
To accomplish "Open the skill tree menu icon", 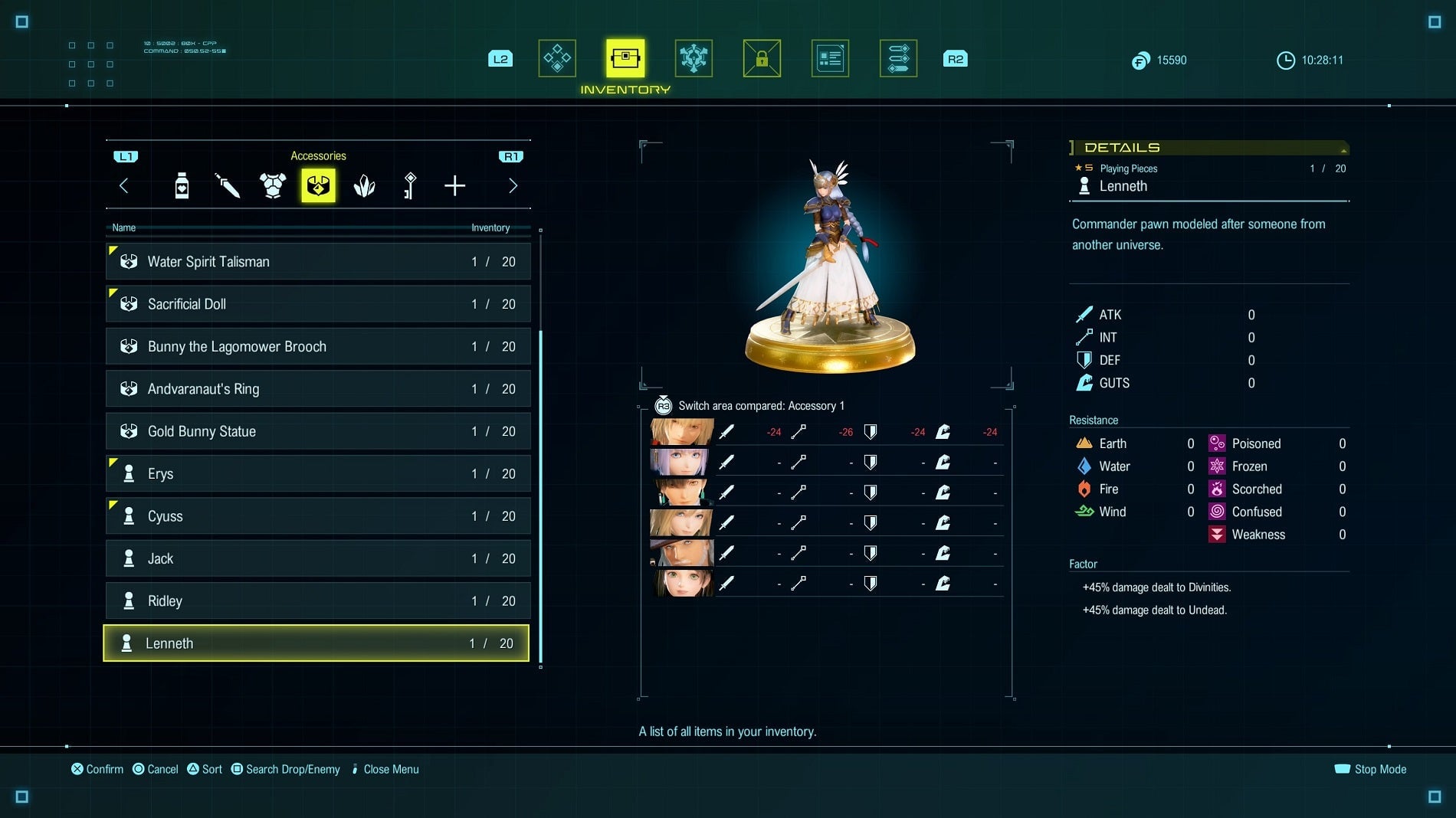I will [694, 57].
